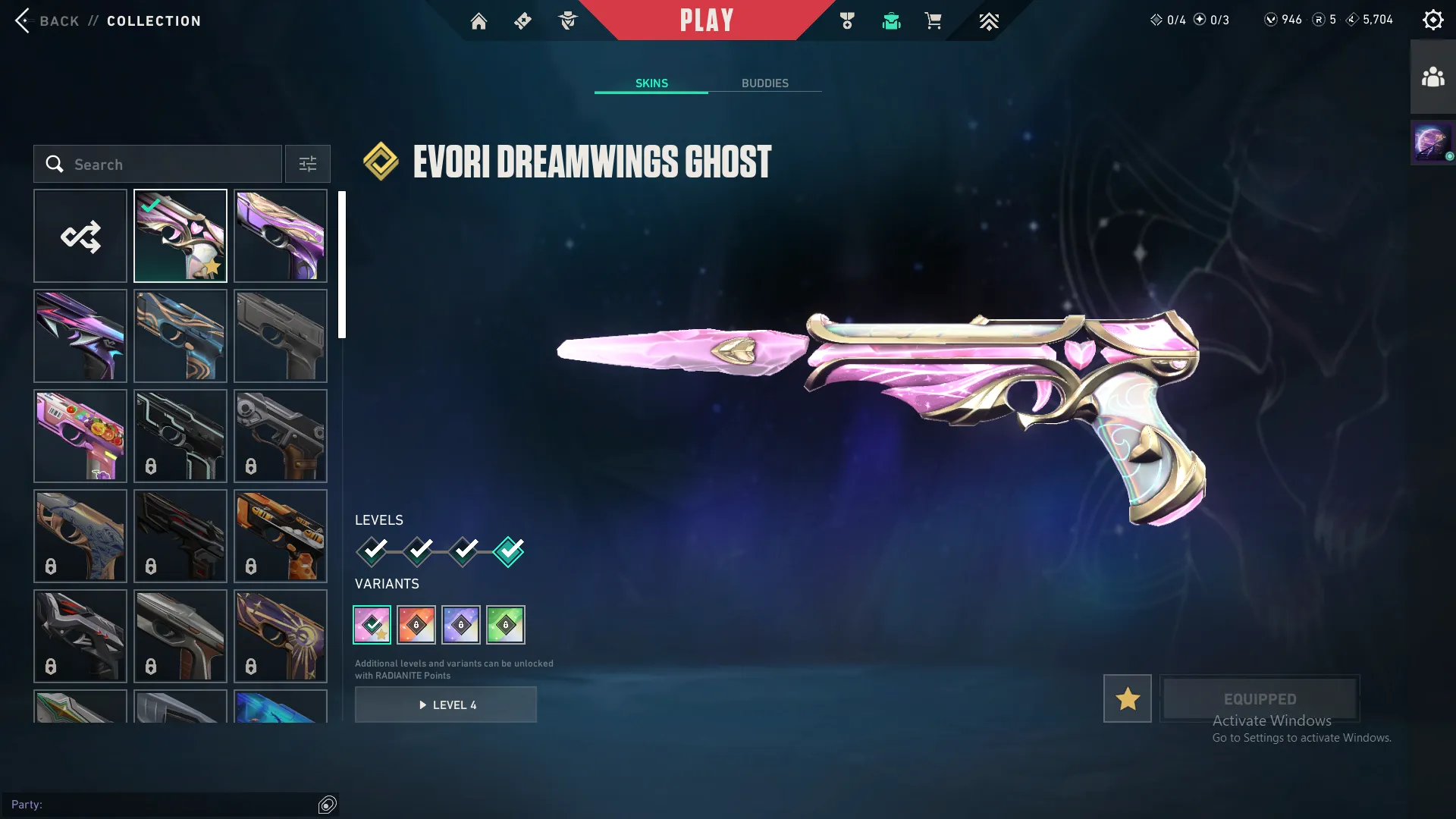Select the random skin shuffle tile
The height and width of the screenshot is (819, 1456).
pyautogui.click(x=80, y=236)
